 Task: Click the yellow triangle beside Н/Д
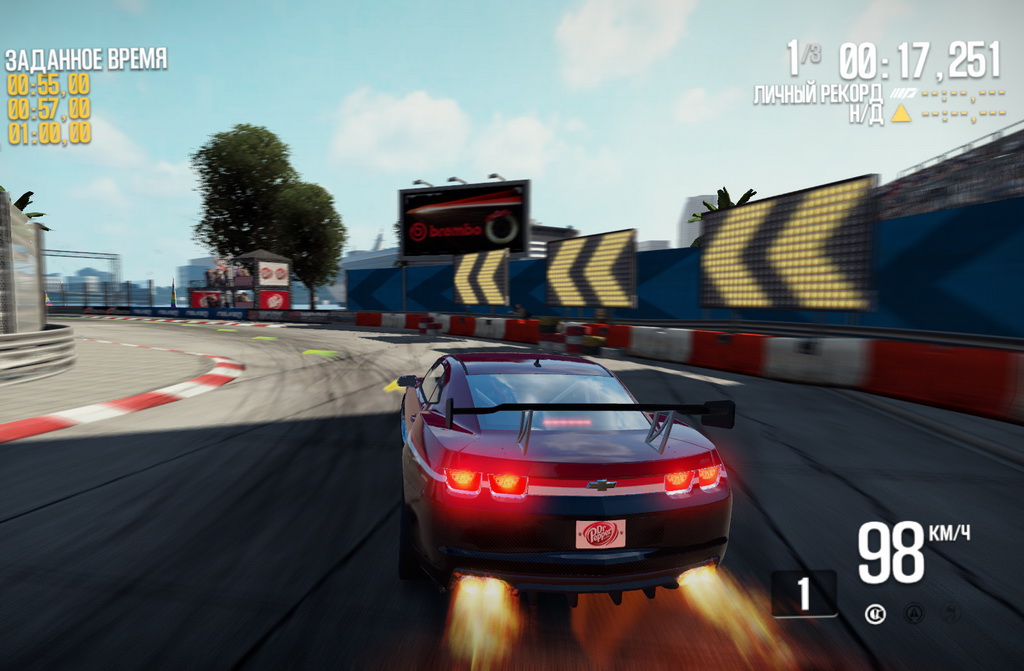(901, 114)
